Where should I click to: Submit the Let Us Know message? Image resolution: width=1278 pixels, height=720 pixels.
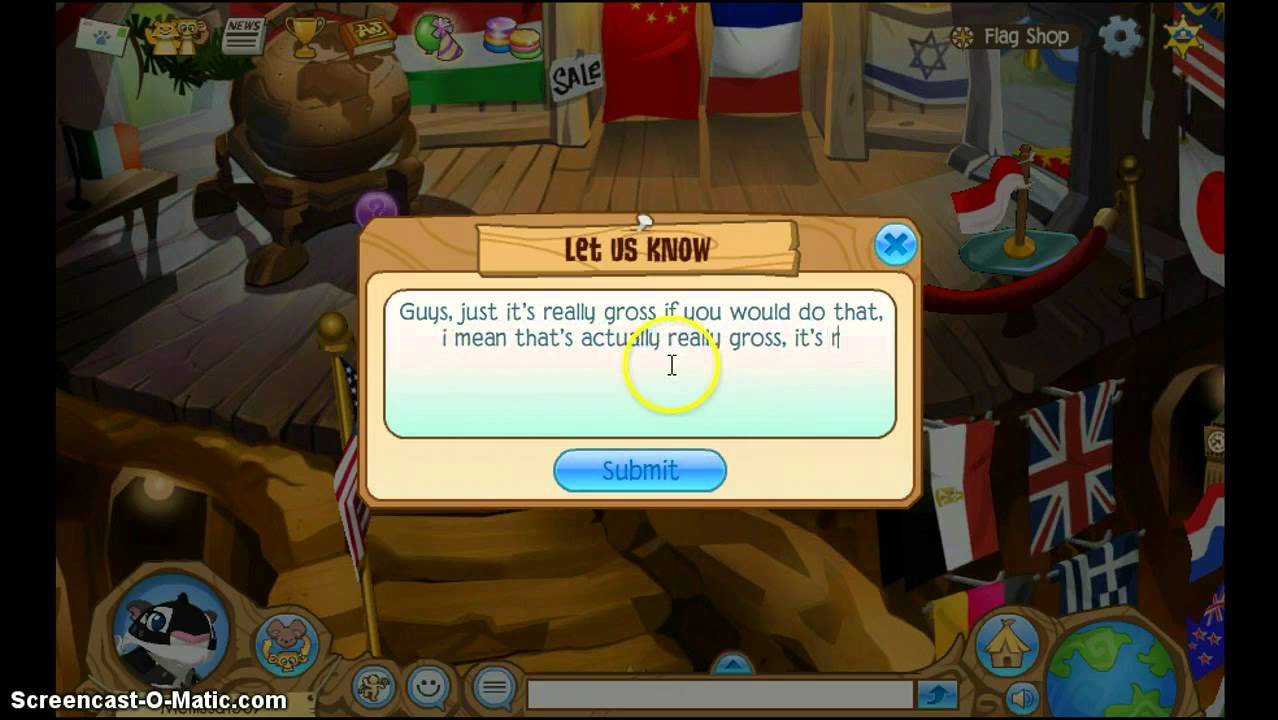tap(640, 470)
